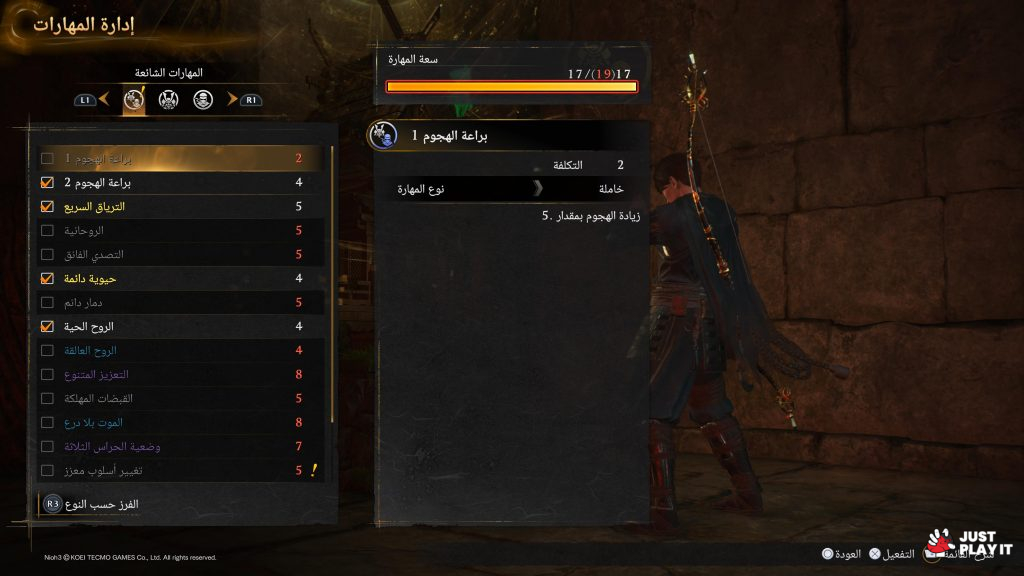Screen dimensions: 1024x576
Task: Uncheck the الروح الحية skill
Action: coord(47,326)
